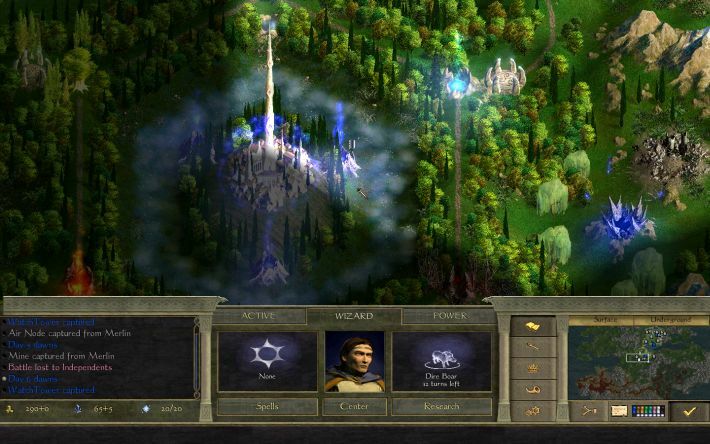Click on the world minimap

[x=635, y=362]
